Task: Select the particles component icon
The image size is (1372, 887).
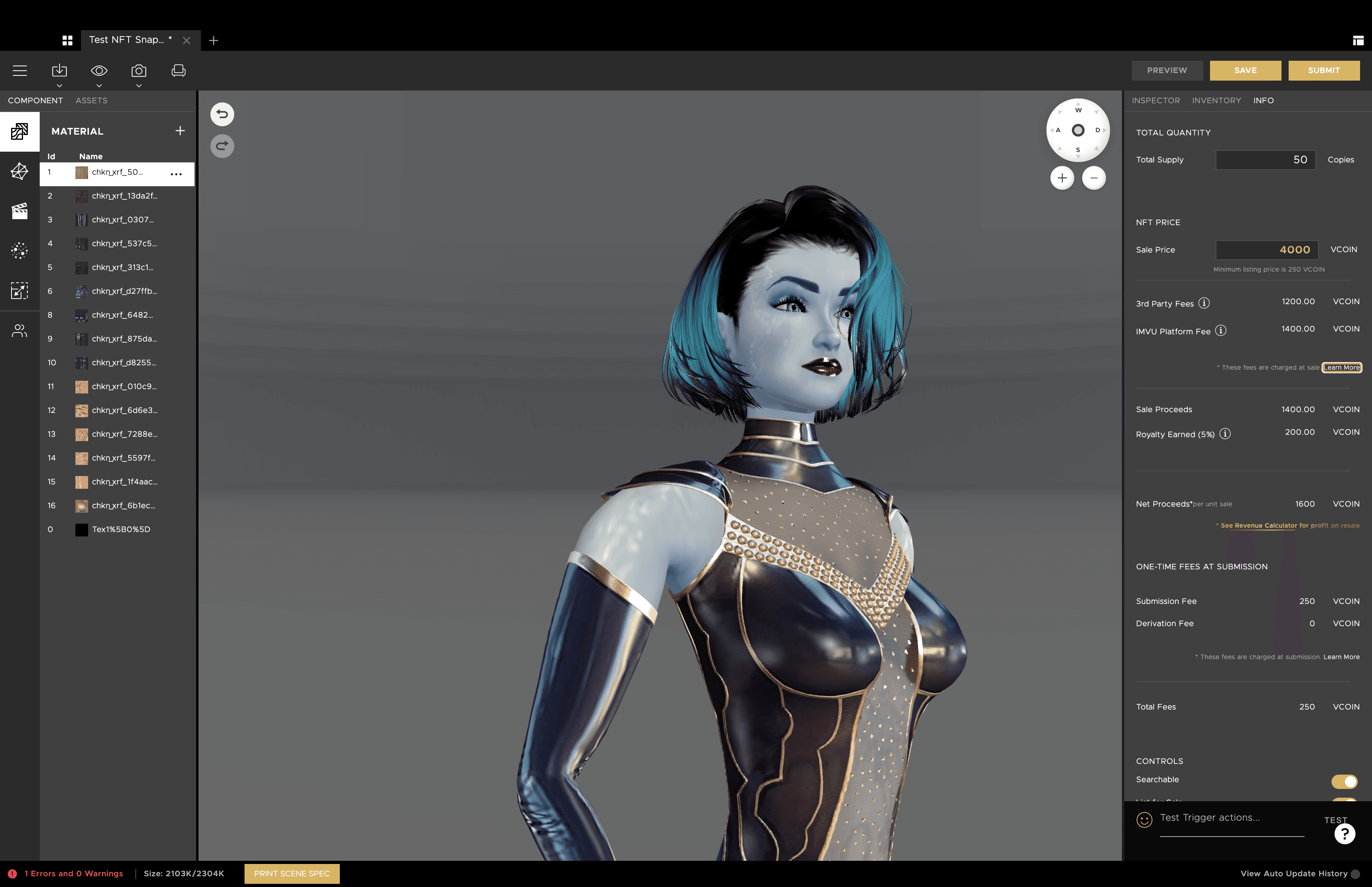Action: point(19,251)
